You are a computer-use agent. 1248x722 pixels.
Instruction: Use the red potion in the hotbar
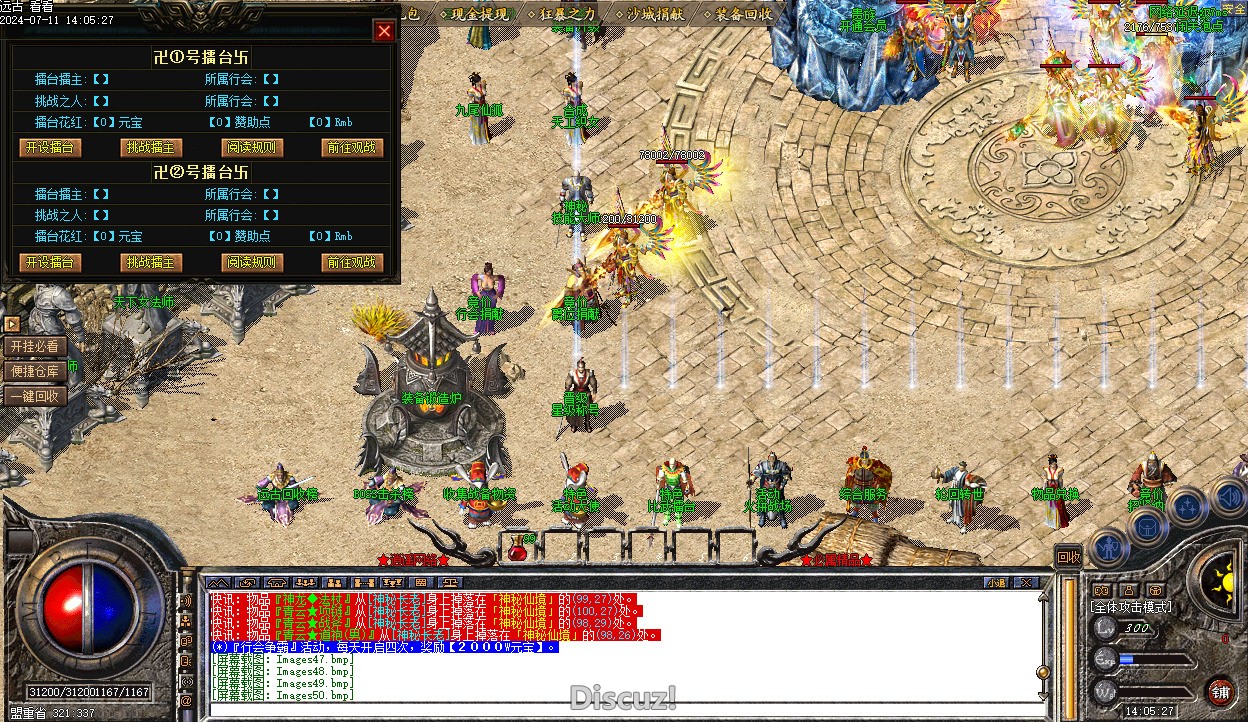517,547
